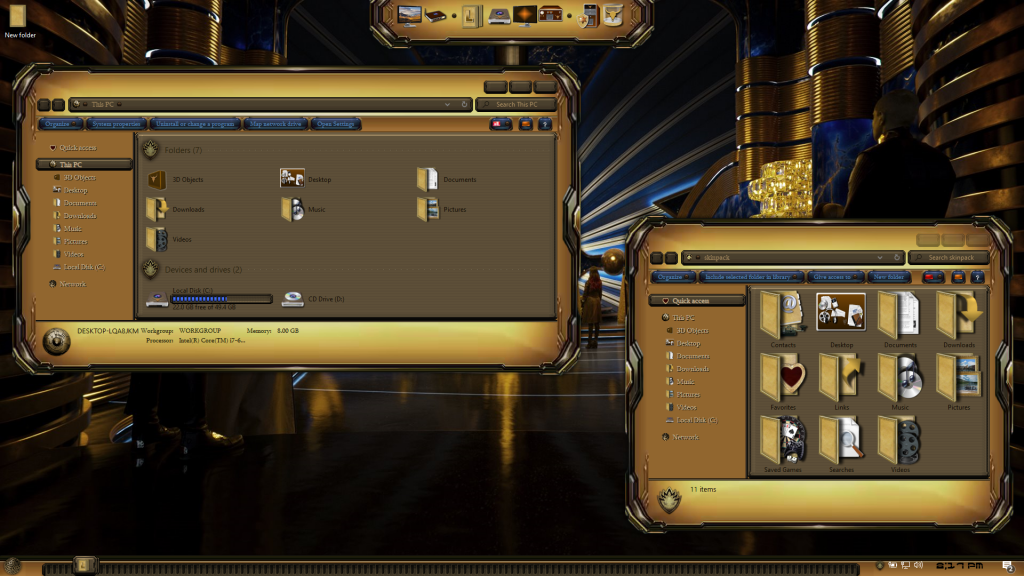Open System properties in the This PC toolbar
The height and width of the screenshot is (576, 1024).
click(x=115, y=124)
